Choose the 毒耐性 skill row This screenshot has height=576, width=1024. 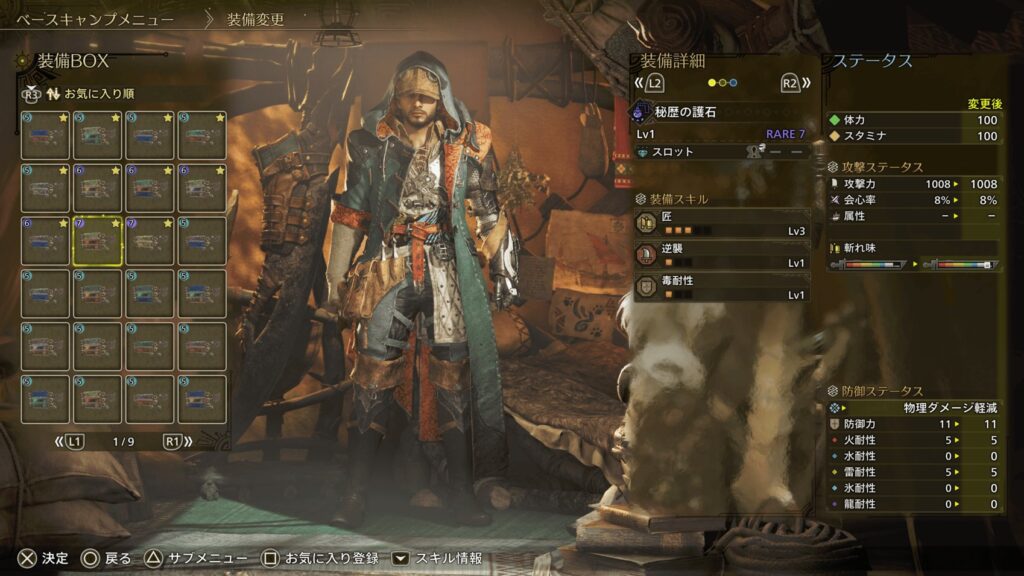click(x=722, y=288)
